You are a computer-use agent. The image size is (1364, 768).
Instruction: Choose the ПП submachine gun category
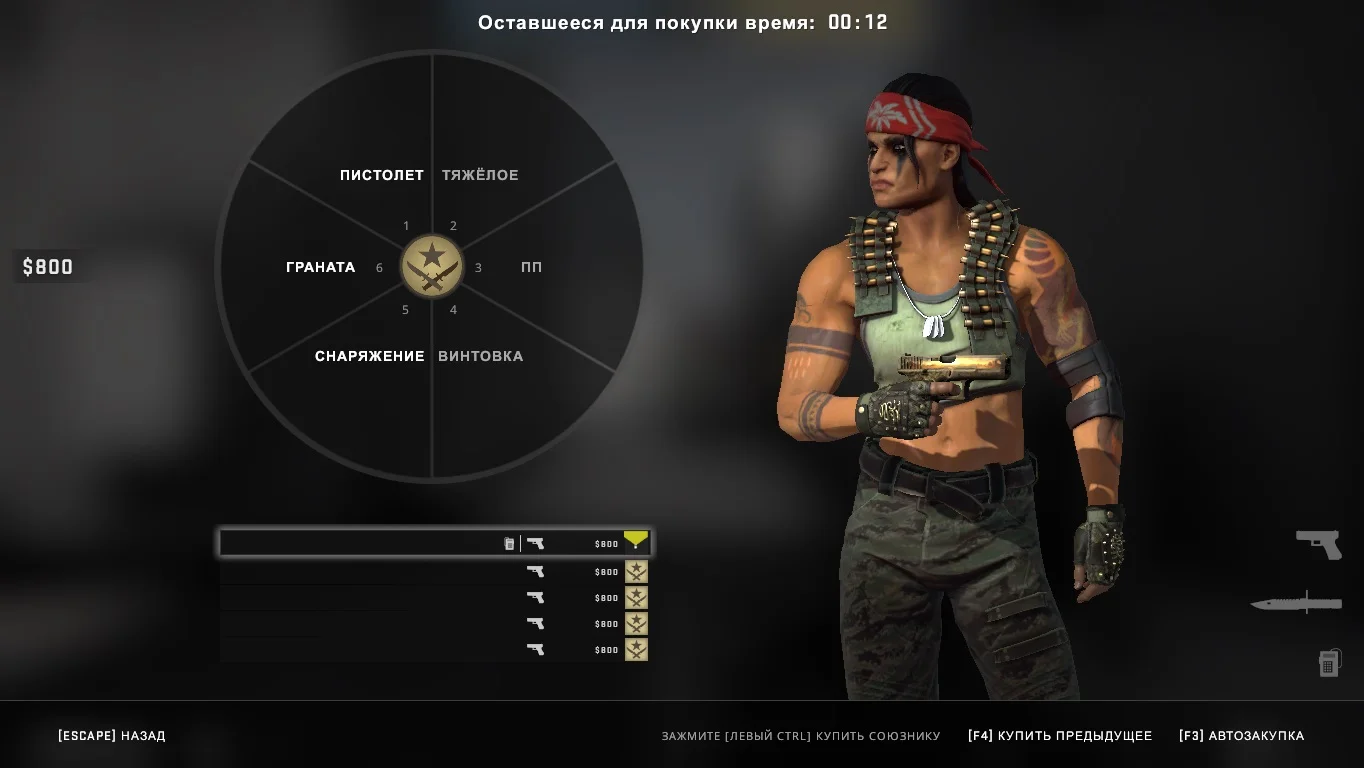pyautogui.click(x=531, y=267)
